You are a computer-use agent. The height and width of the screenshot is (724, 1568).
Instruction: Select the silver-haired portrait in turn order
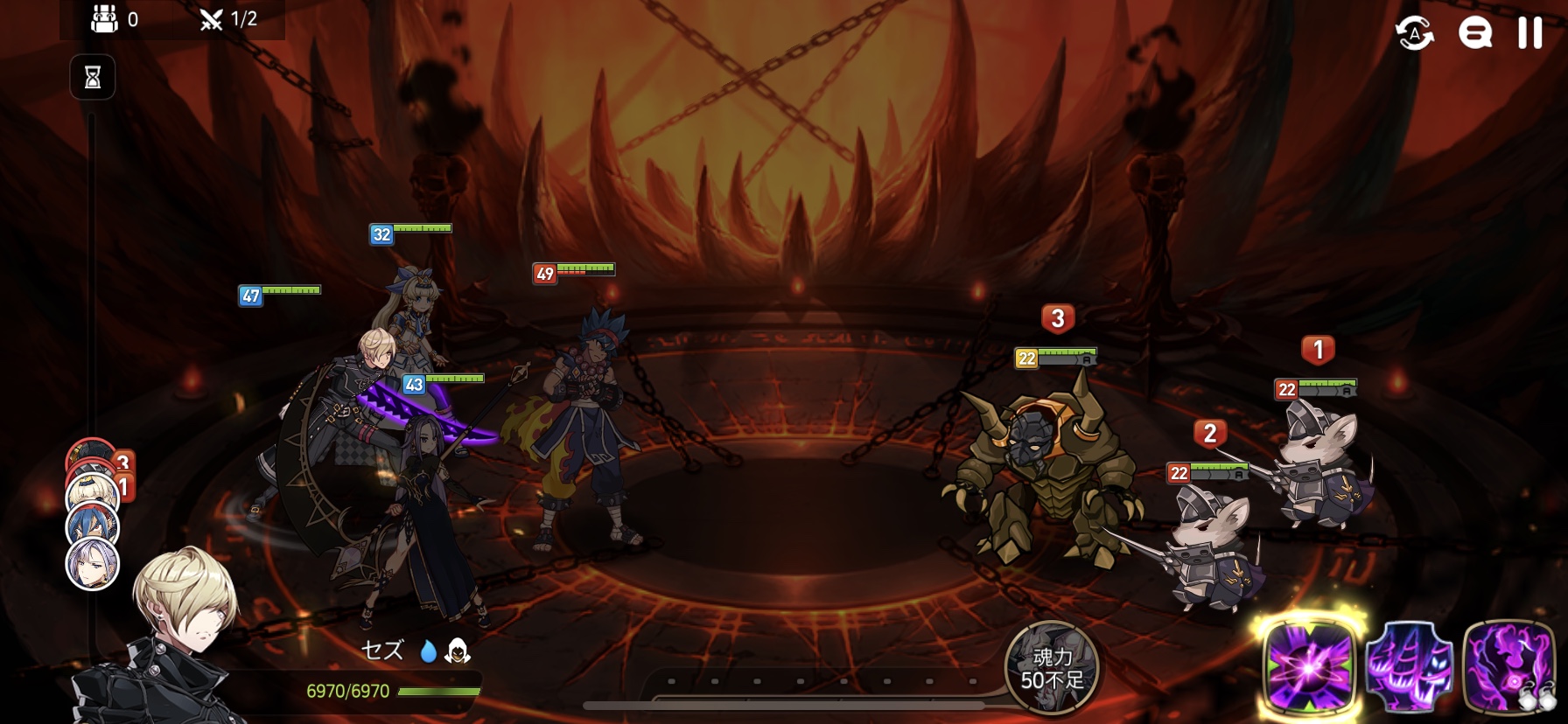[92, 564]
